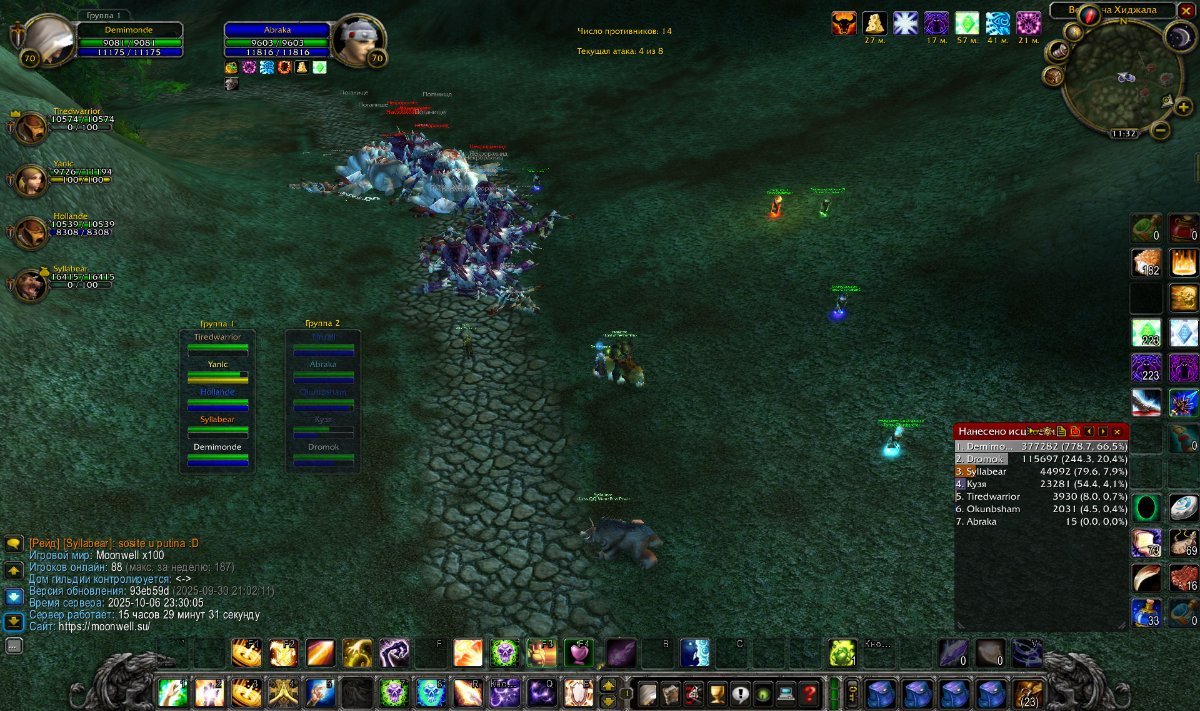Viewport: 1200px width, 711px height.
Task: Select Tiredwarrior's party portrait
Action: [32, 127]
